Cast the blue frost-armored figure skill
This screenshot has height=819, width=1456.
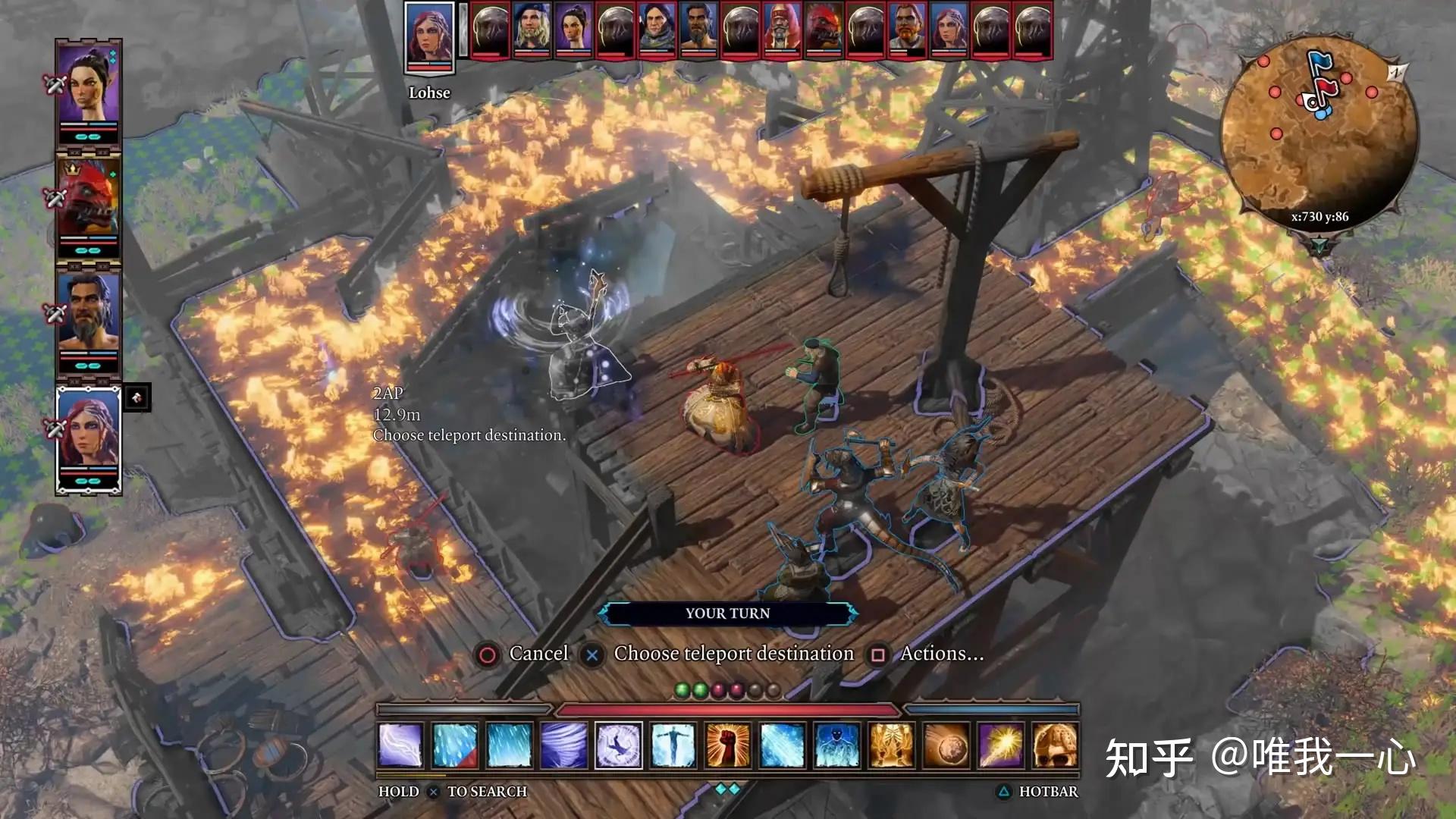[x=836, y=745]
